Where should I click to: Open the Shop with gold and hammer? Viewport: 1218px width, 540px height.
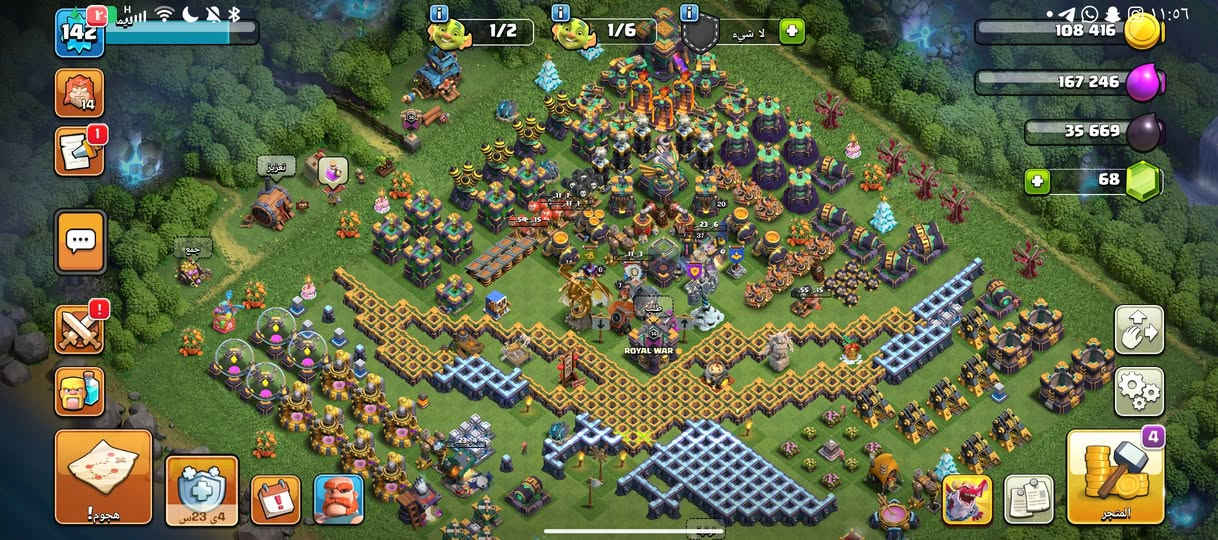(1115, 477)
